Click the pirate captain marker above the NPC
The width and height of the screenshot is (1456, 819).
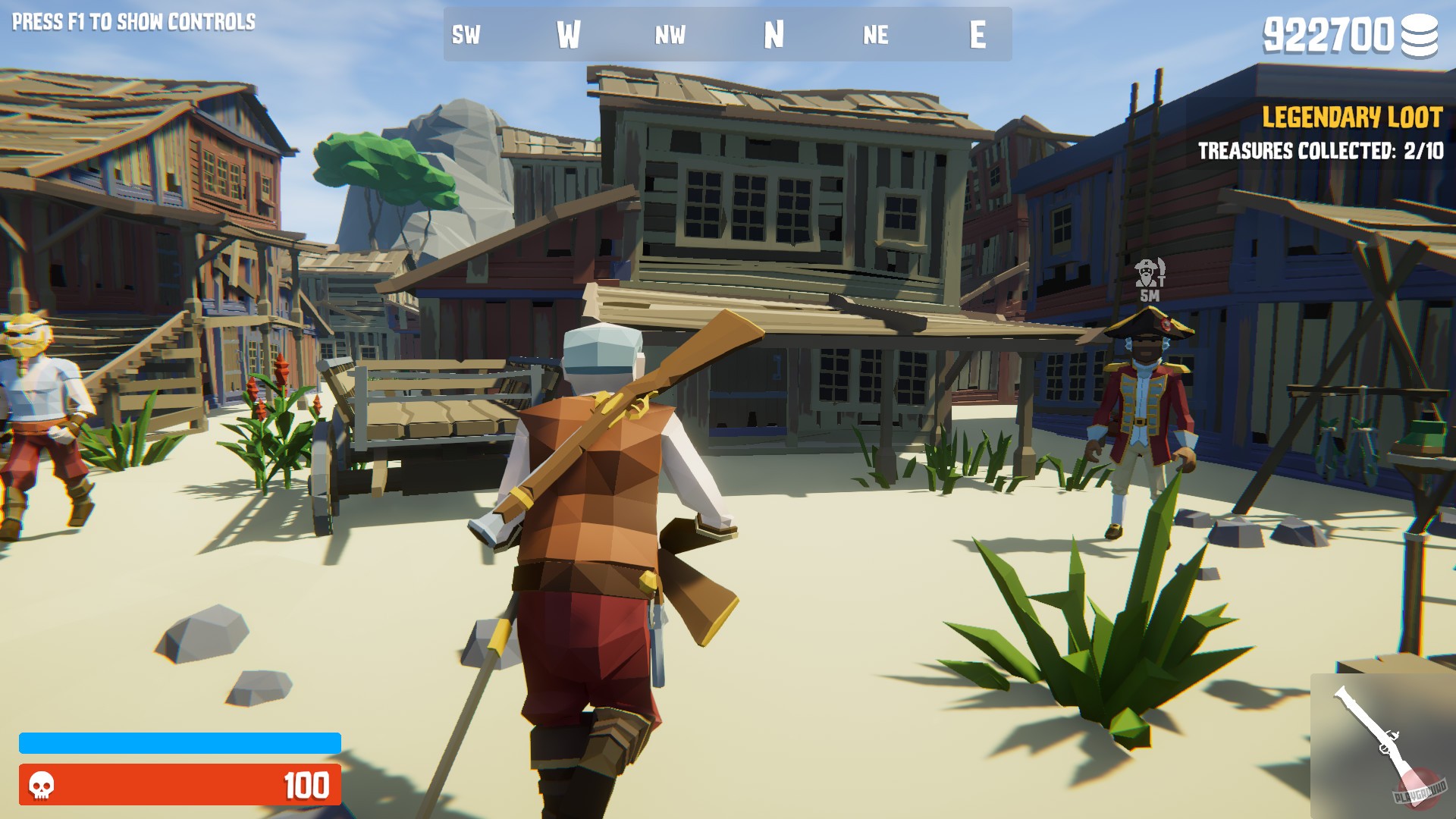click(1145, 271)
